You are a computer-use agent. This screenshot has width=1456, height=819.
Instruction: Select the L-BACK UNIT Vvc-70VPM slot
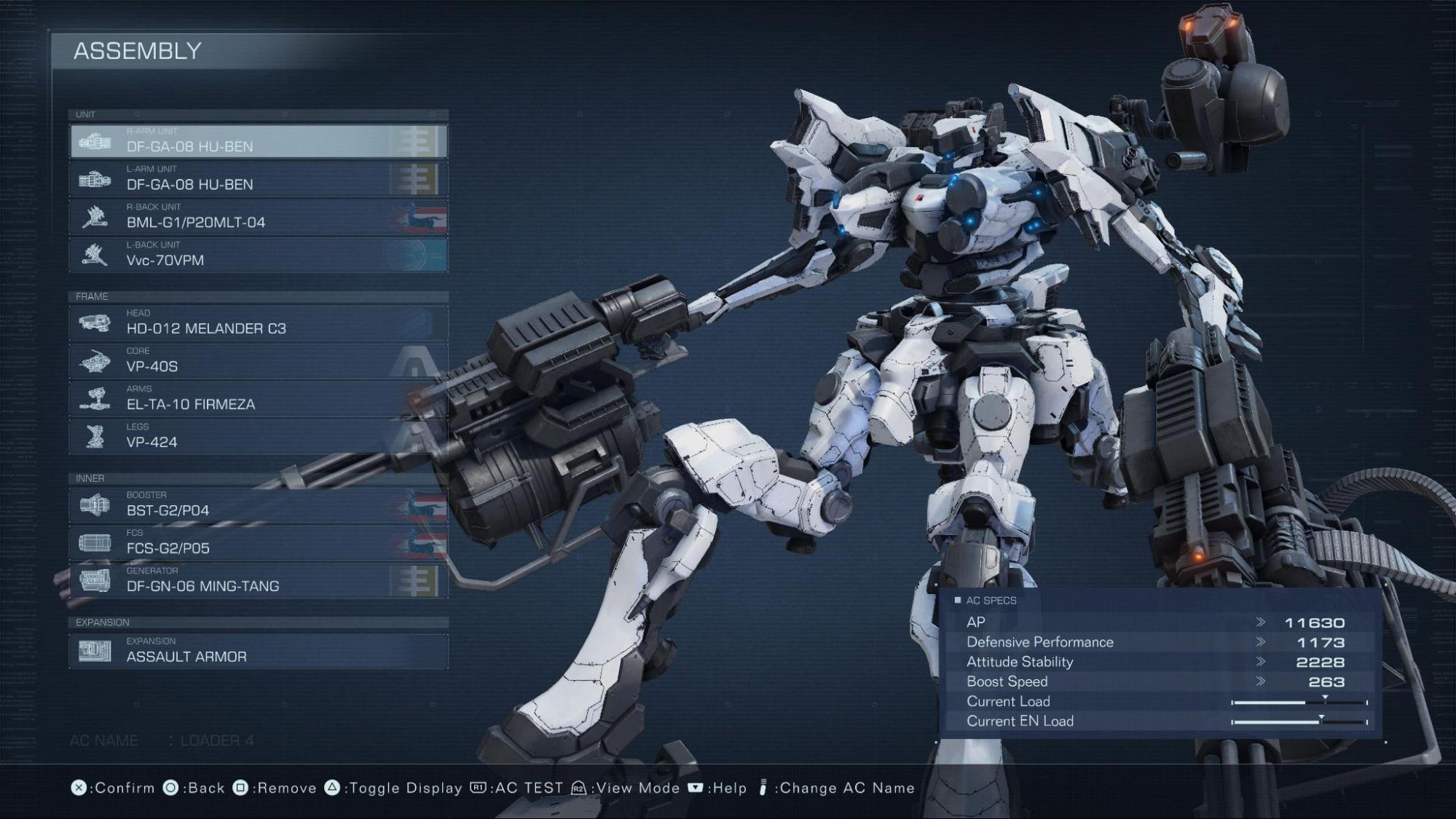259,255
